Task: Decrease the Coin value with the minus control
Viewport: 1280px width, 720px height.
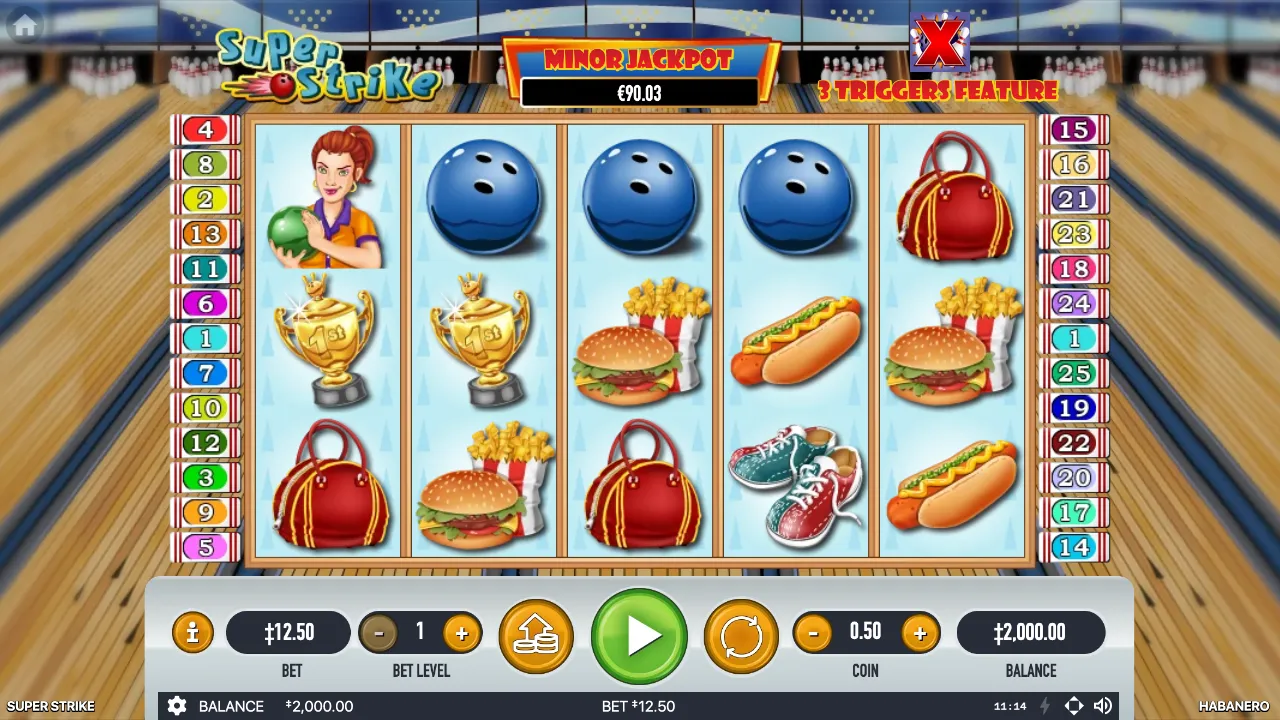Action: [813, 632]
